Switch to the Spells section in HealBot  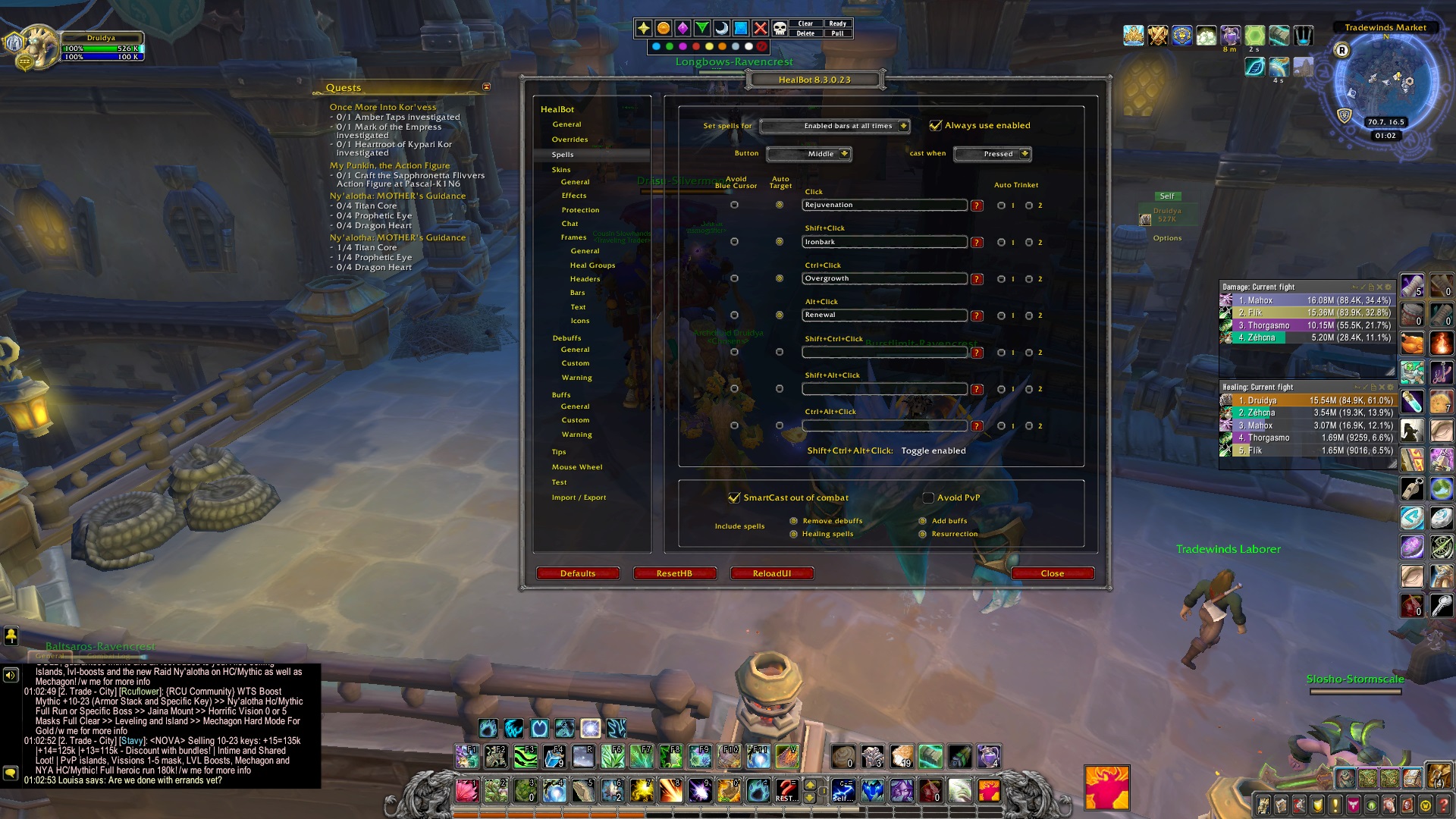tap(561, 154)
